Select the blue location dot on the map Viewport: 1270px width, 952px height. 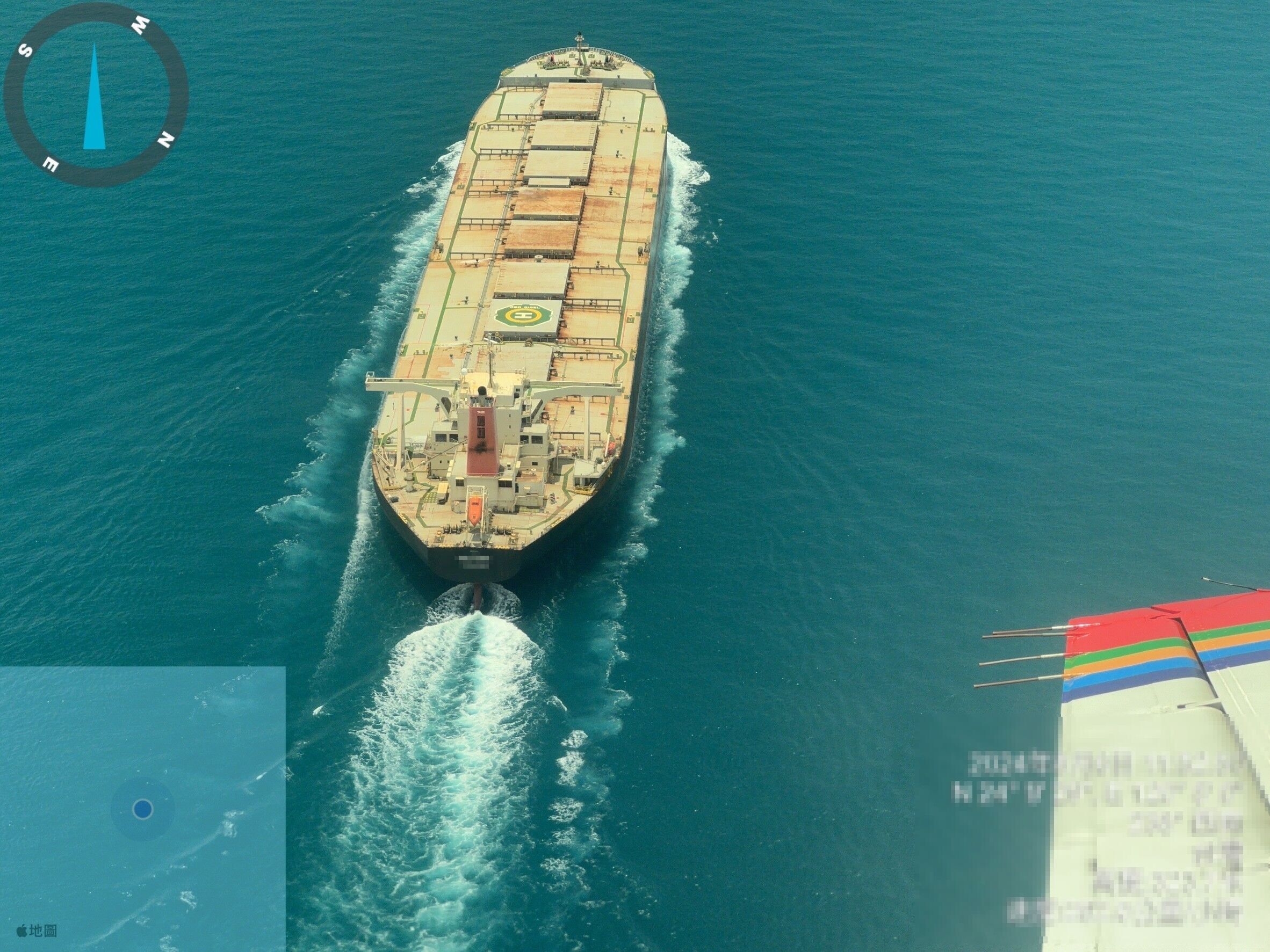pos(142,809)
